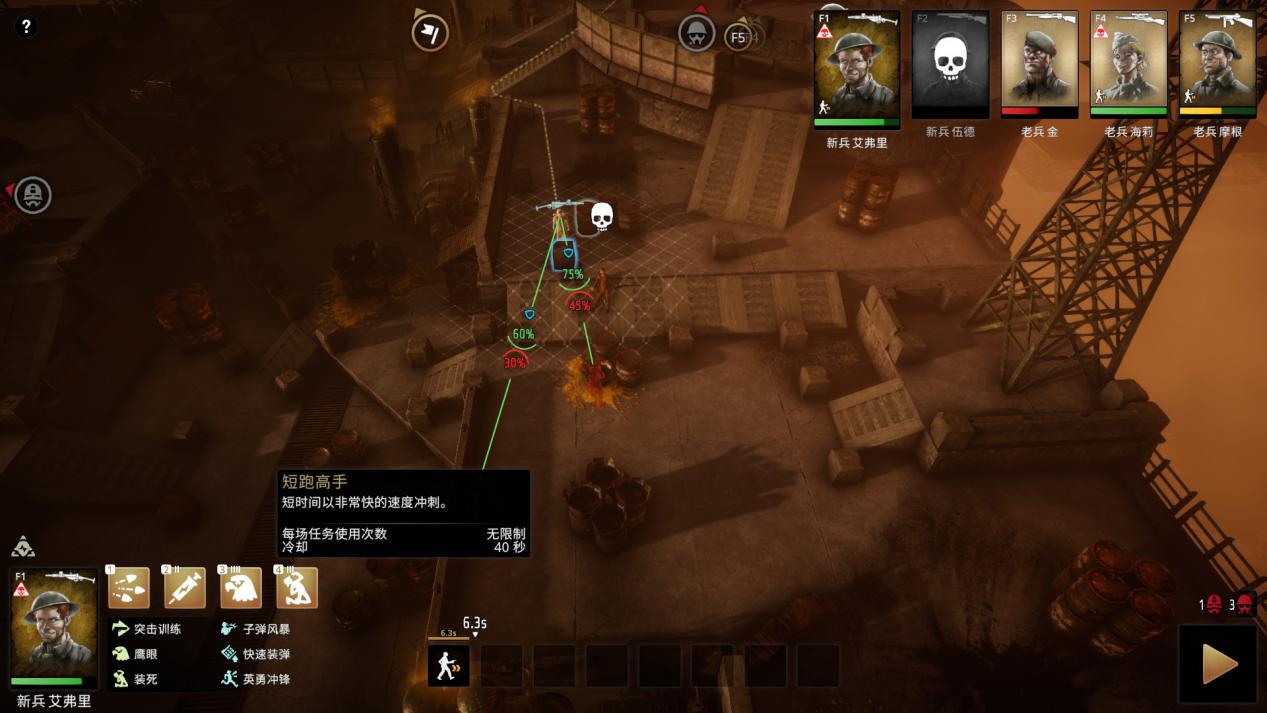The height and width of the screenshot is (713, 1267).
Task: Pick veteran 老兵 摩根 portrait card
Action: (x=1217, y=68)
